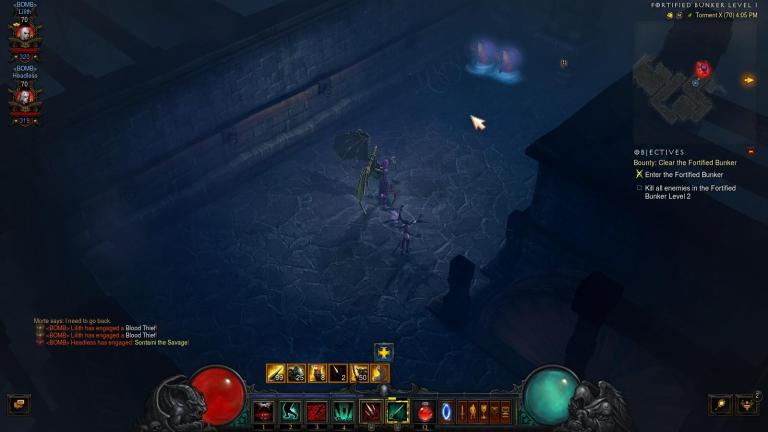The width and height of the screenshot is (768, 432).
Task: Trigger the red slash skill in slot 3
Action: (317, 411)
